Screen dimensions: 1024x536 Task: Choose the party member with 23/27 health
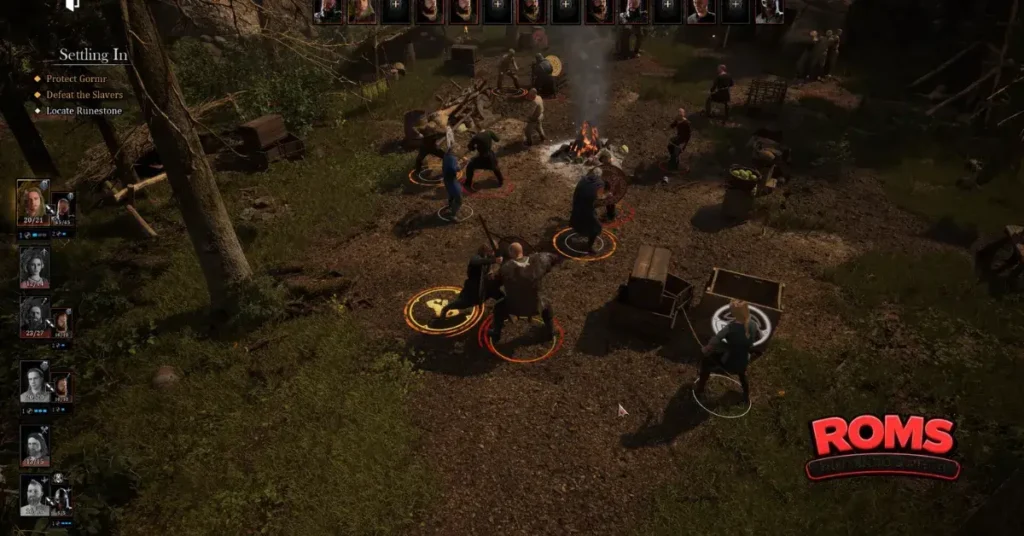[34, 316]
